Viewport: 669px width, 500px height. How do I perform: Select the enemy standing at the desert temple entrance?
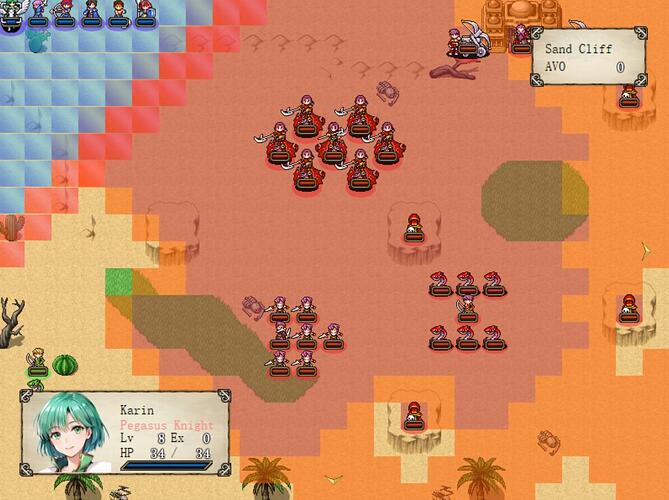(x=520, y=39)
